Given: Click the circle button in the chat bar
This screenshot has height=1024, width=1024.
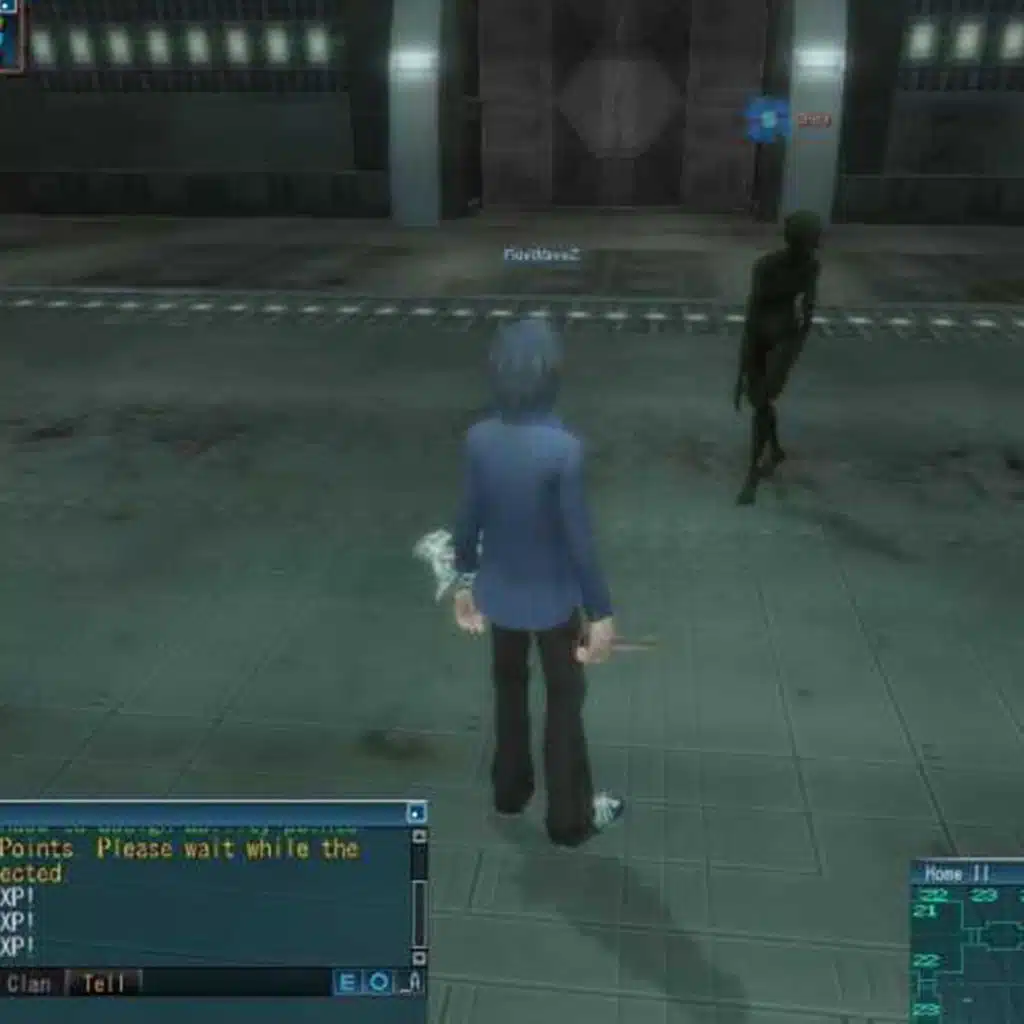Looking at the screenshot, I should 379,983.
